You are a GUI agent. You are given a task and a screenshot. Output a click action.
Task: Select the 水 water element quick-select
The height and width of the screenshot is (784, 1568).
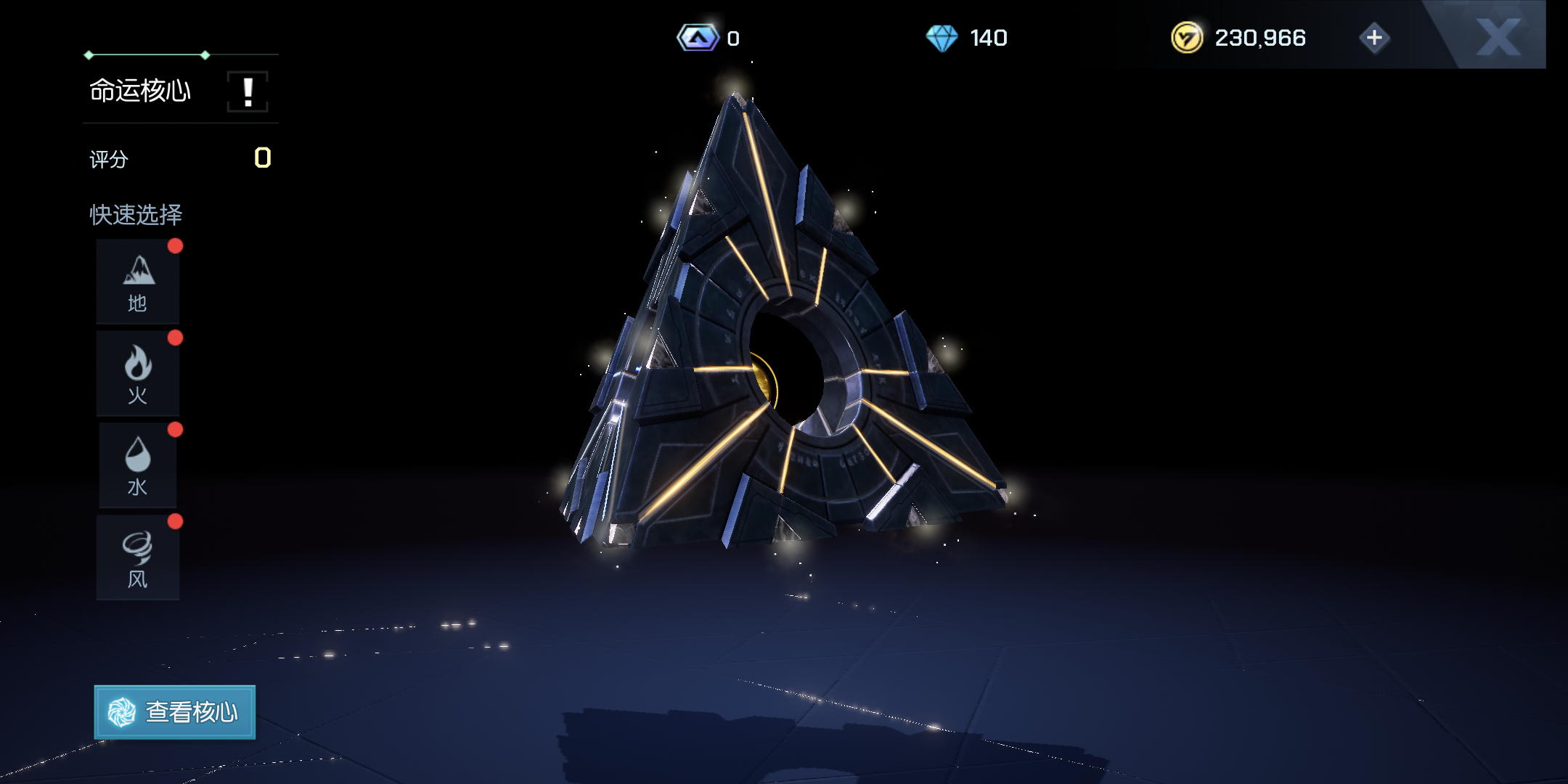(138, 465)
